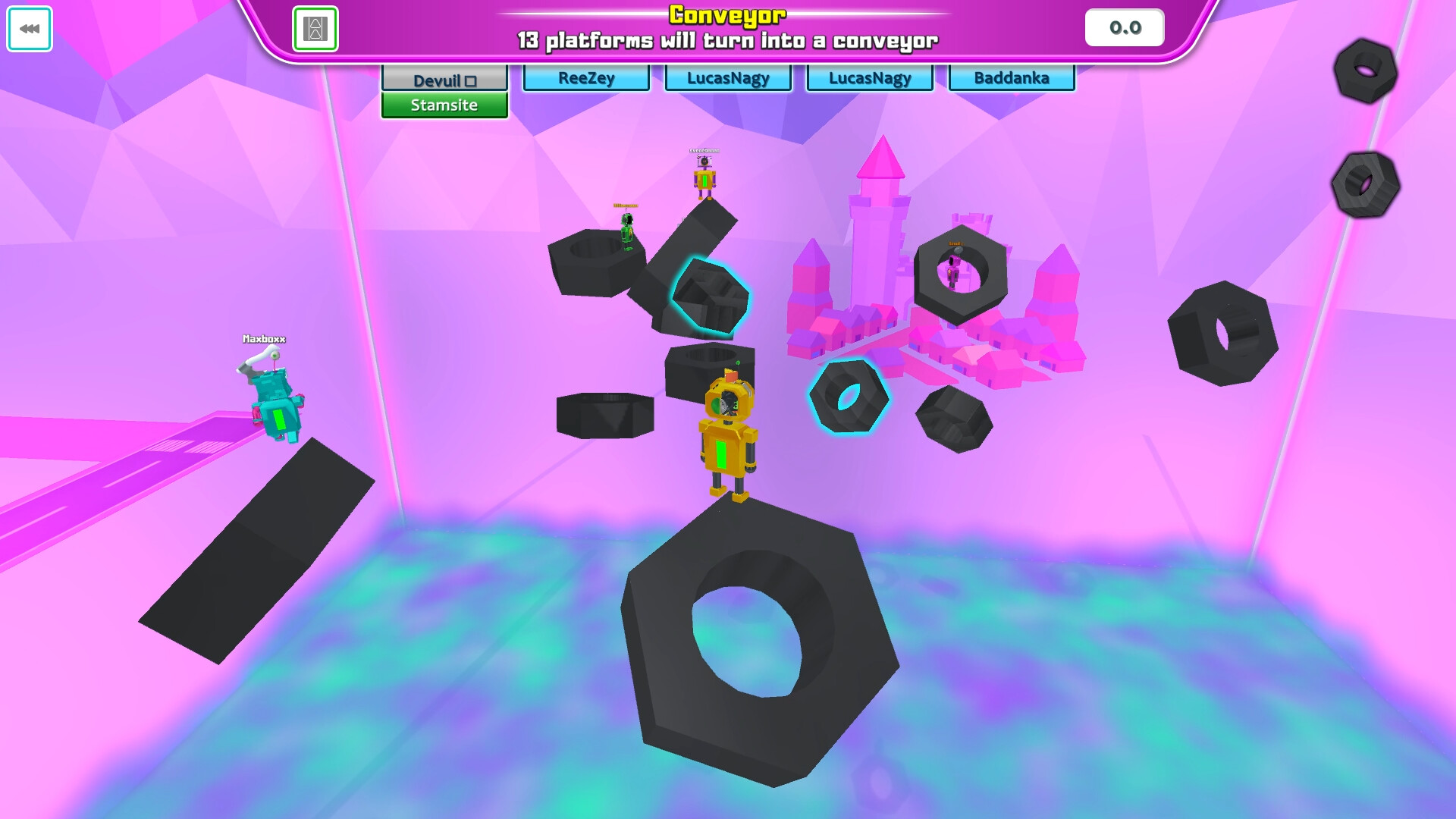The image size is (1456, 819).
Task: Select the first LucasNagy nameplate
Action: click(x=727, y=77)
